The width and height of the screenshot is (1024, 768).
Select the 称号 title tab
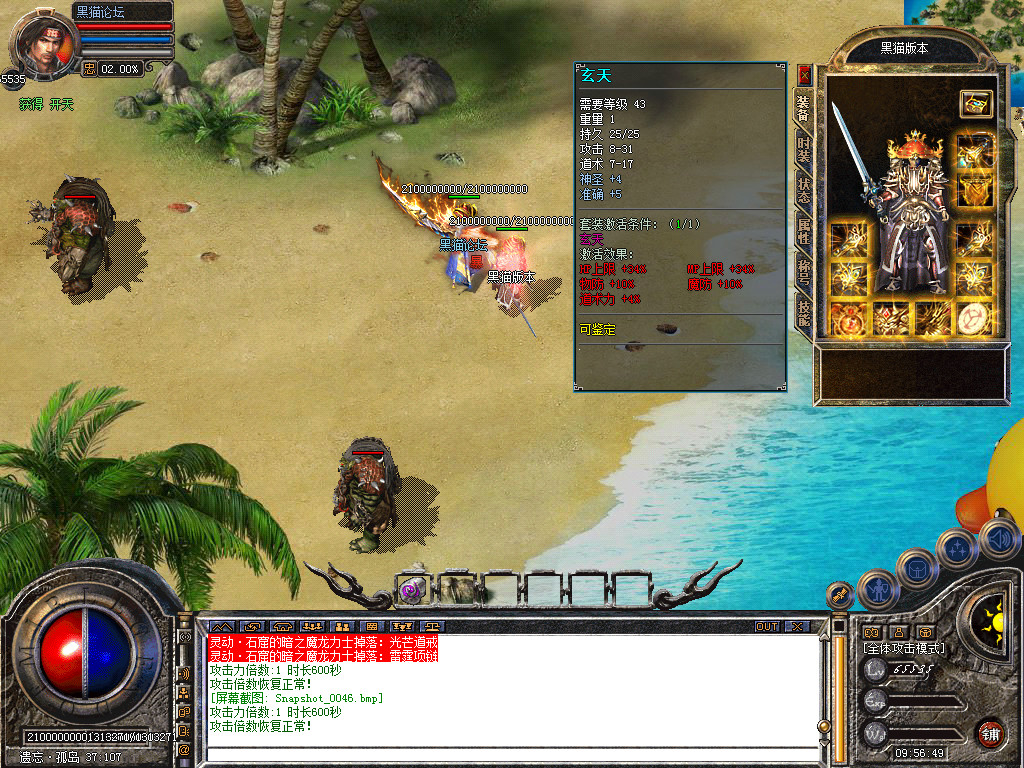803,270
